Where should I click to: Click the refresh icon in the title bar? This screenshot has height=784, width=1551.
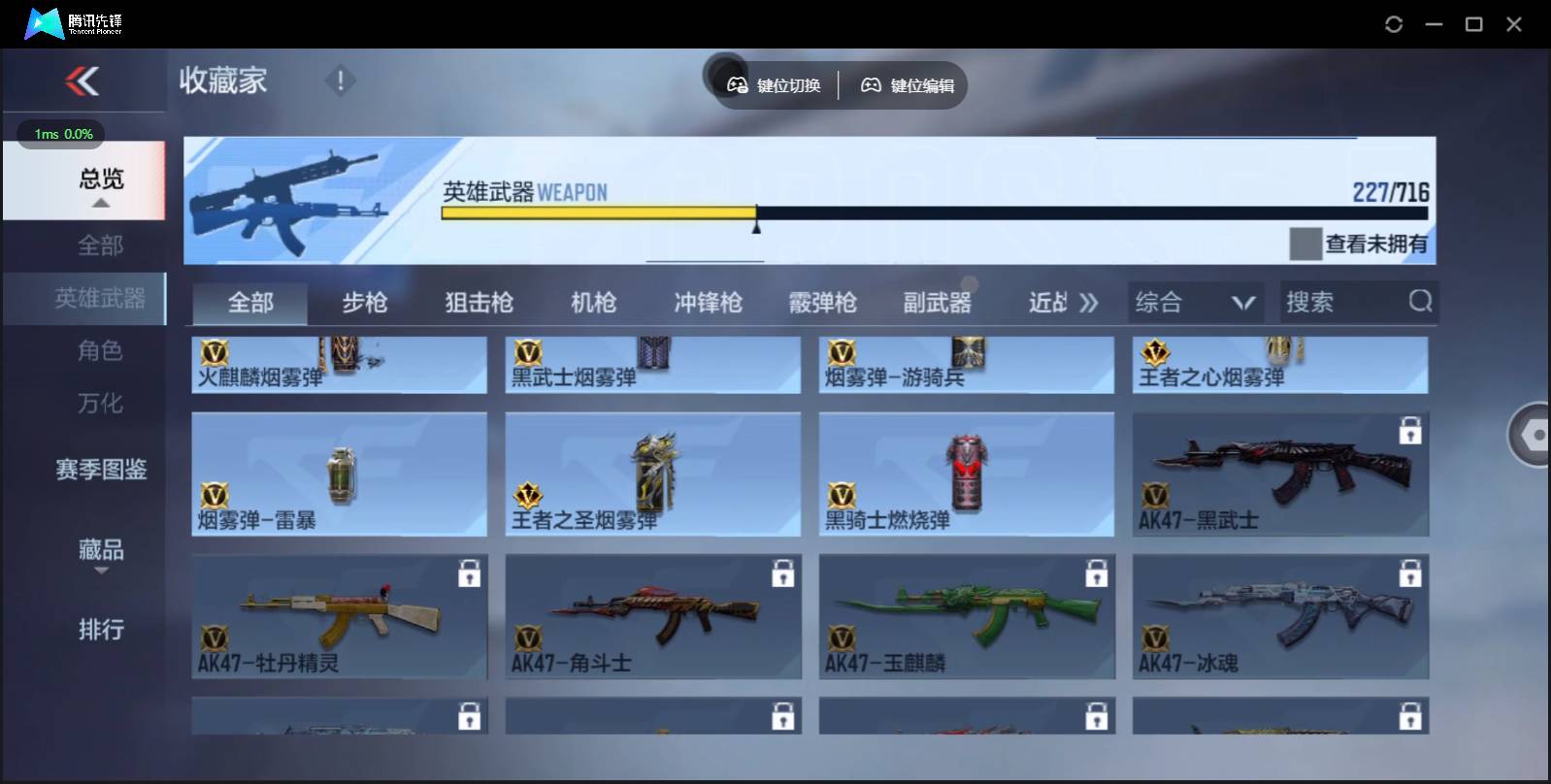[1392, 23]
